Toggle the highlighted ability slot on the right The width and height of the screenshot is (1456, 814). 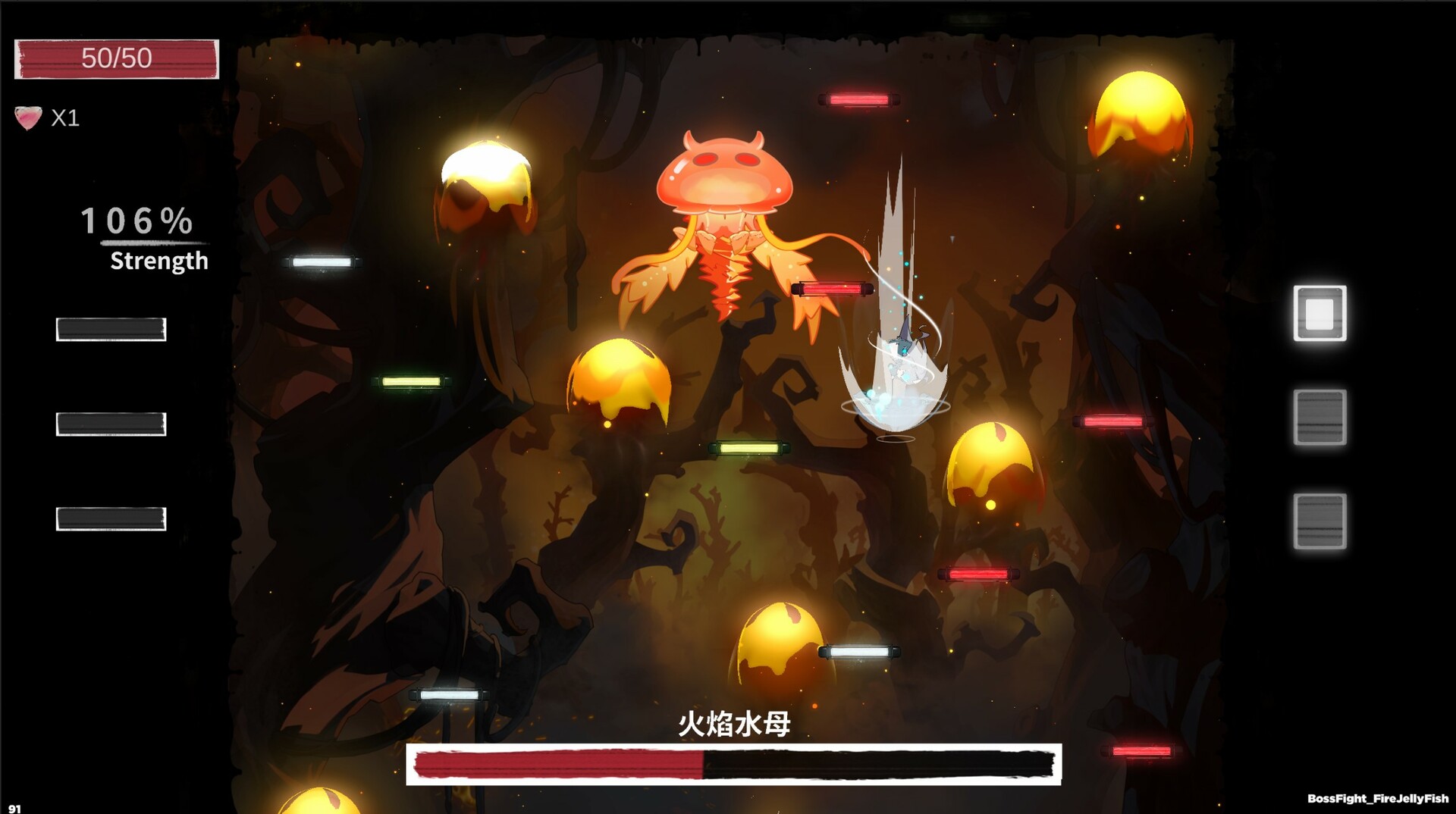(1319, 314)
